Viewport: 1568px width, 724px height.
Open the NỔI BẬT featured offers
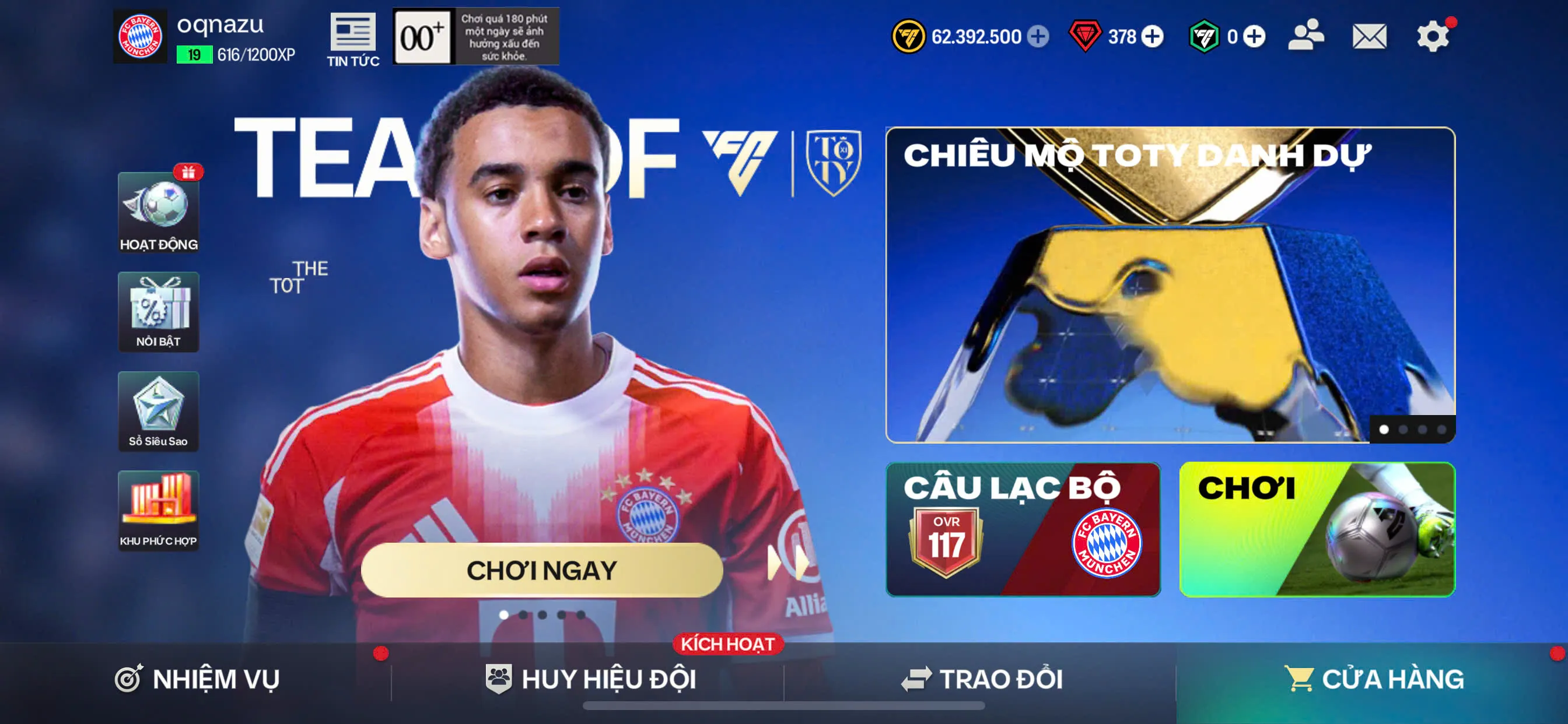point(158,311)
